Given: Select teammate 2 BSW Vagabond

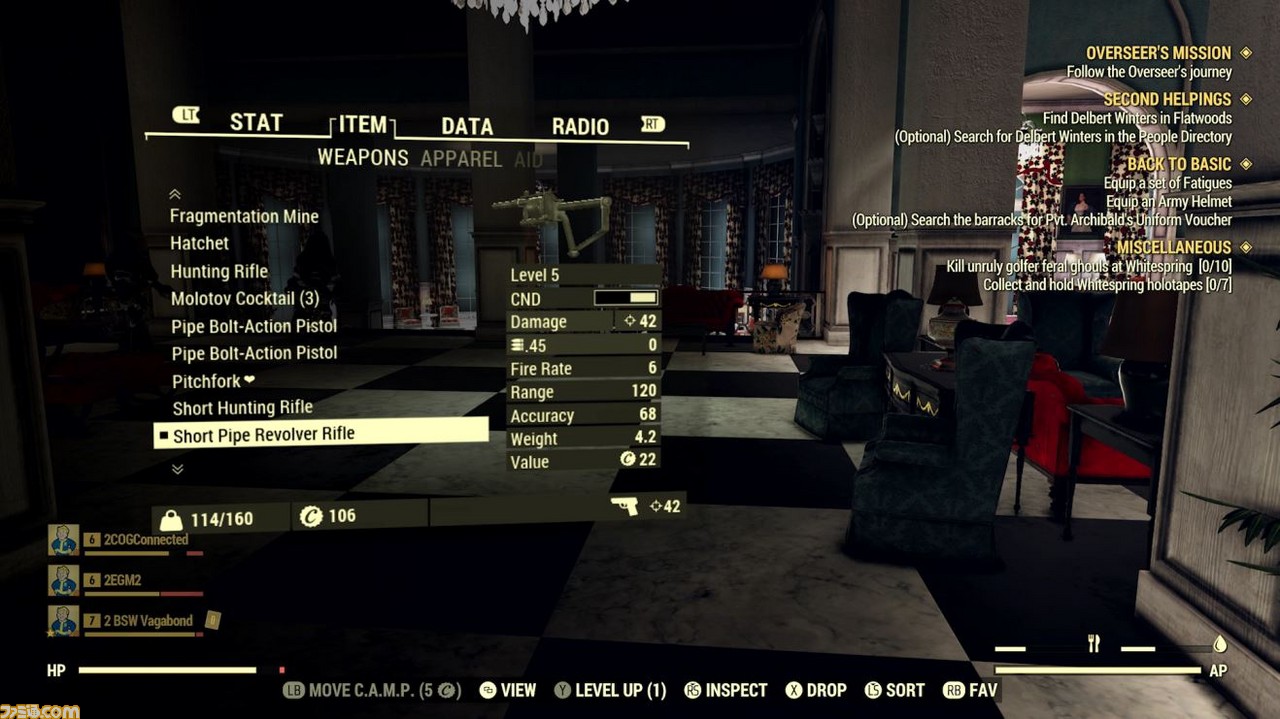Looking at the screenshot, I should coord(148,621).
